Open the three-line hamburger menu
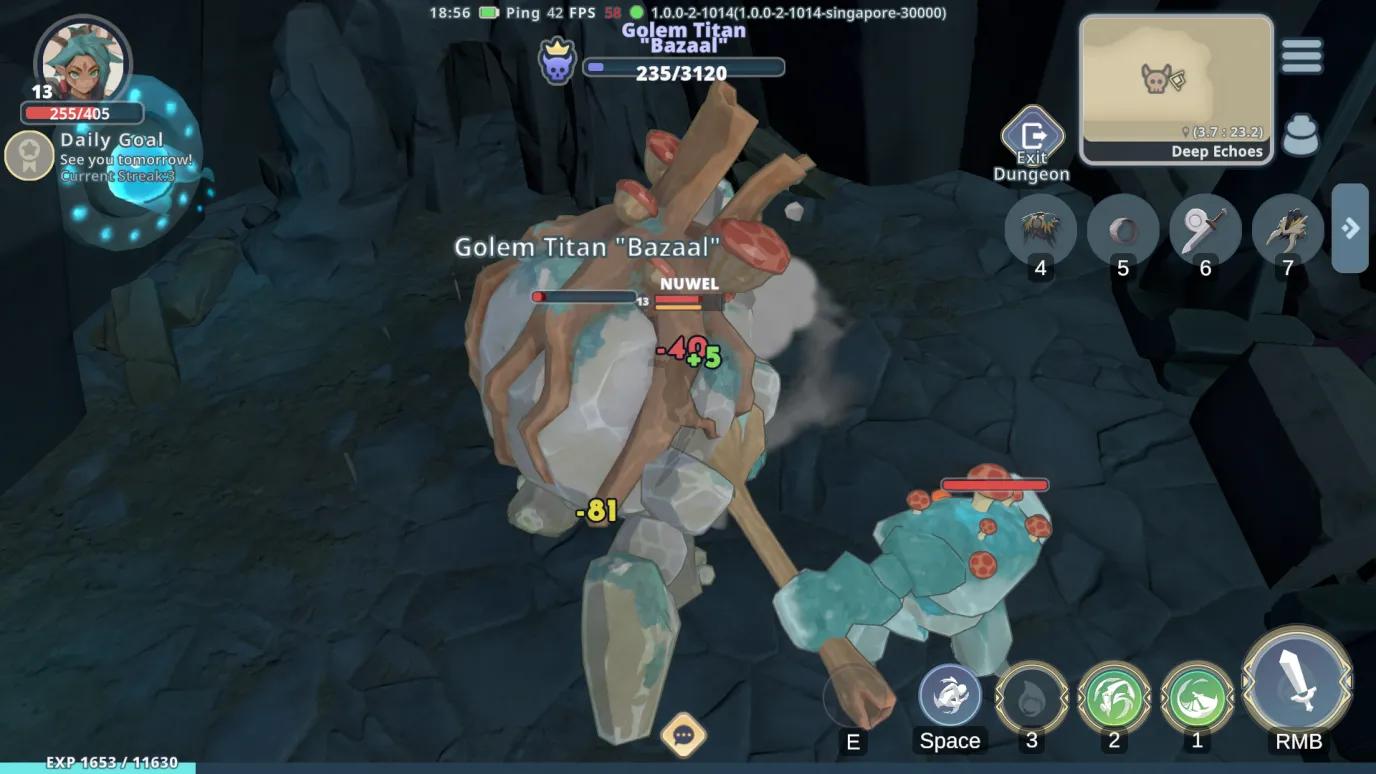The width and height of the screenshot is (1376, 774). 1301,56
